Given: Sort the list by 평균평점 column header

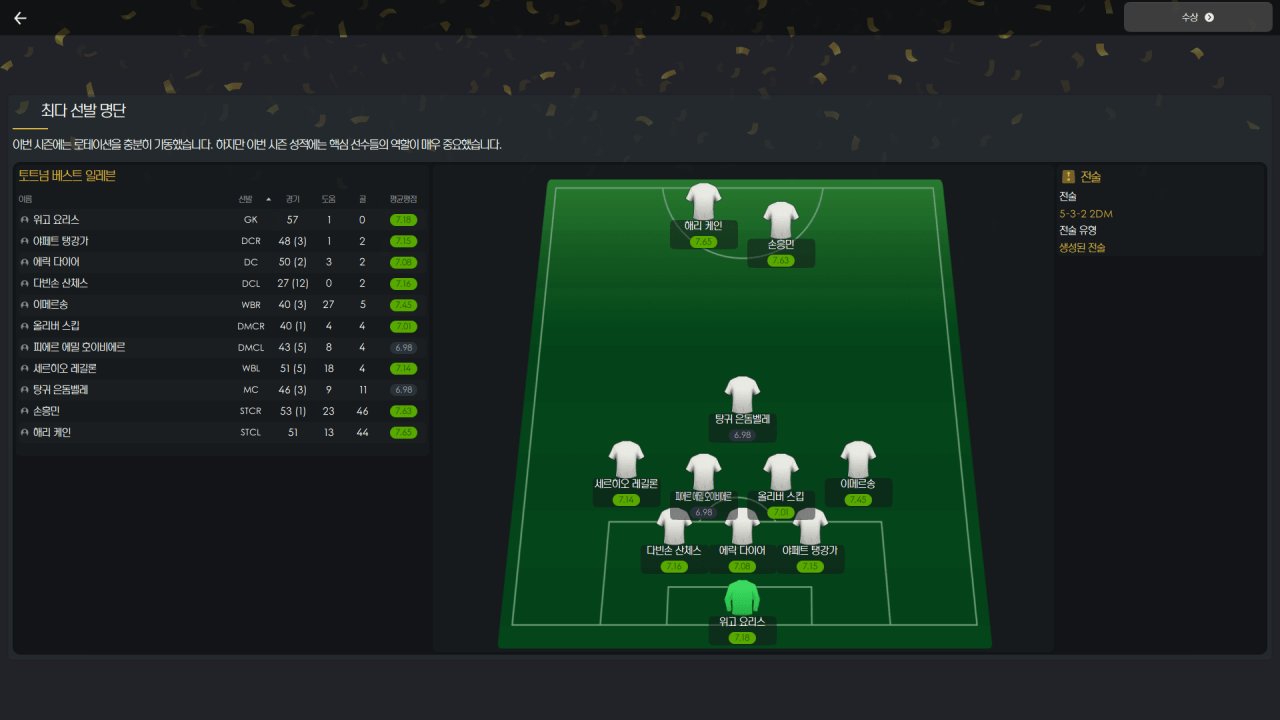Looking at the screenshot, I should pos(403,199).
